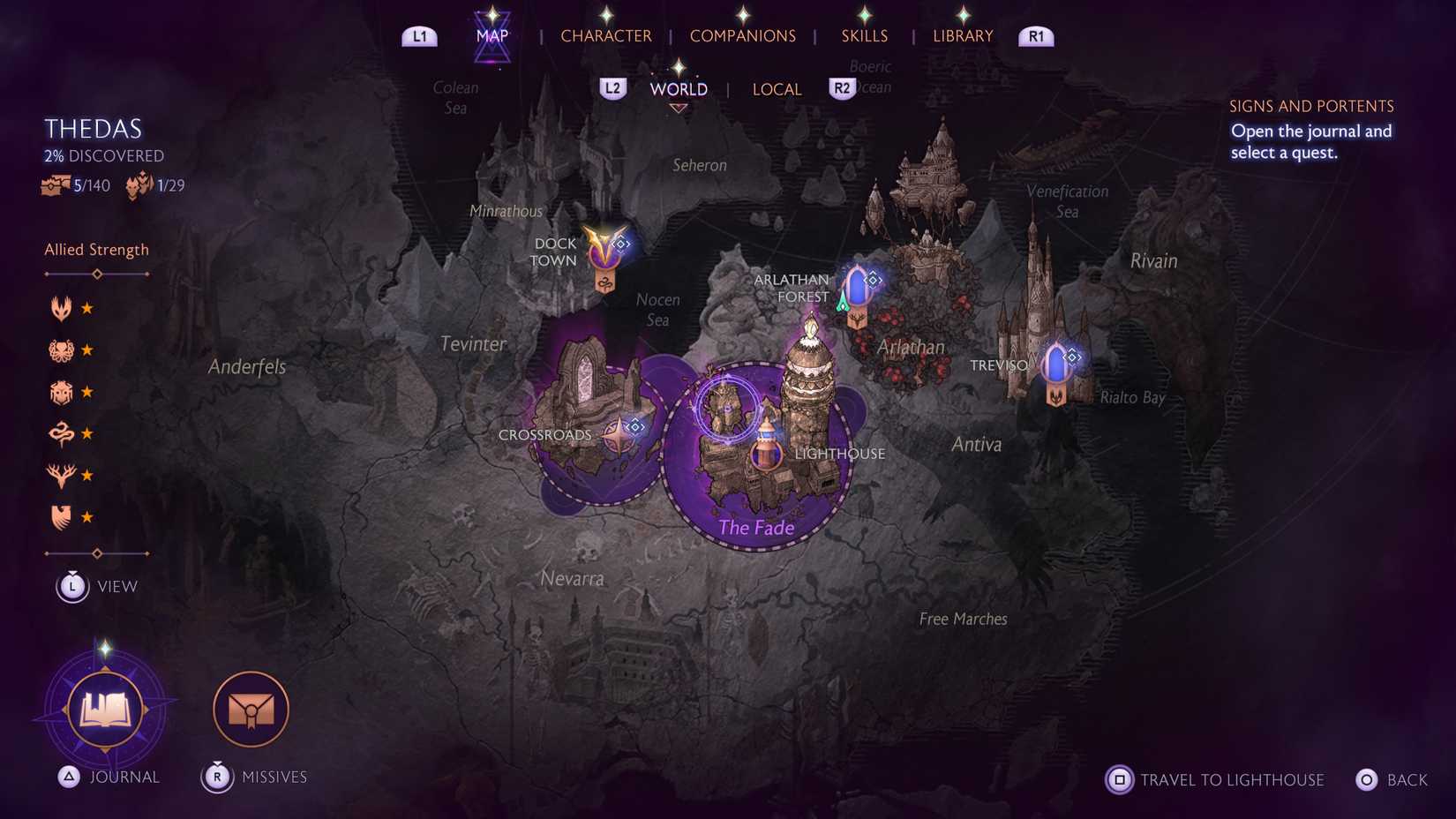This screenshot has height=819, width=1456.
Task: Open the chevron arrow below WORLD
Action: point(679,108)
